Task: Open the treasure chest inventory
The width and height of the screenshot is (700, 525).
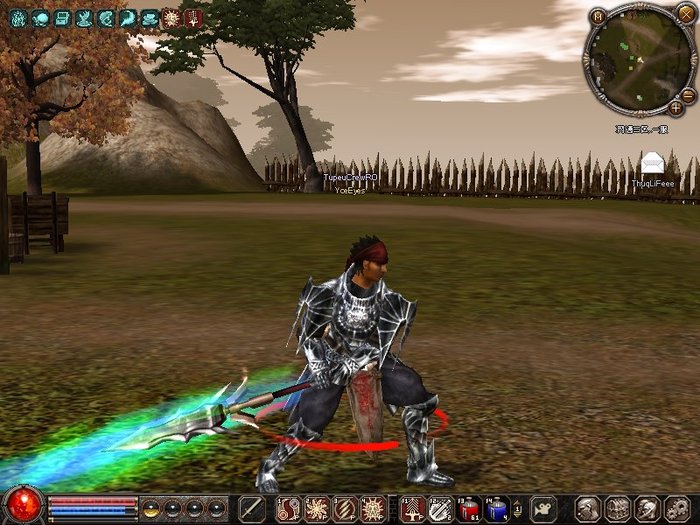Action: pos(618,508)
